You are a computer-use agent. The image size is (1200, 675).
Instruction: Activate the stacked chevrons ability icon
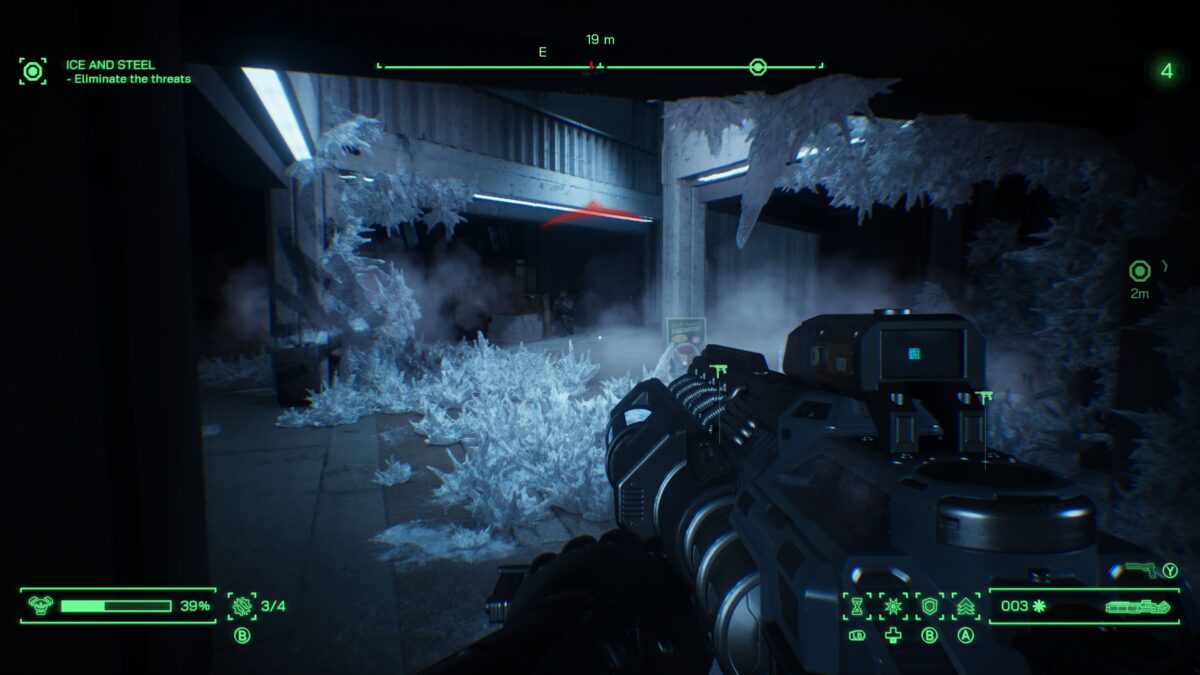coord(965,605)
